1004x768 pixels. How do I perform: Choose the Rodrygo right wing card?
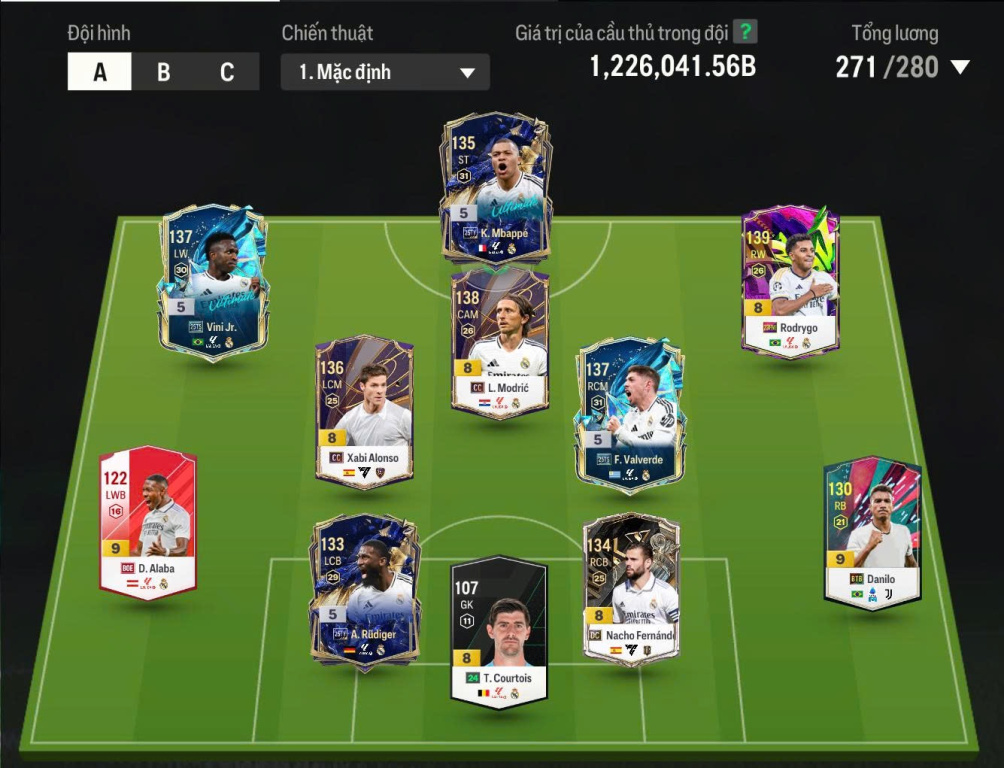coord(790,281)
